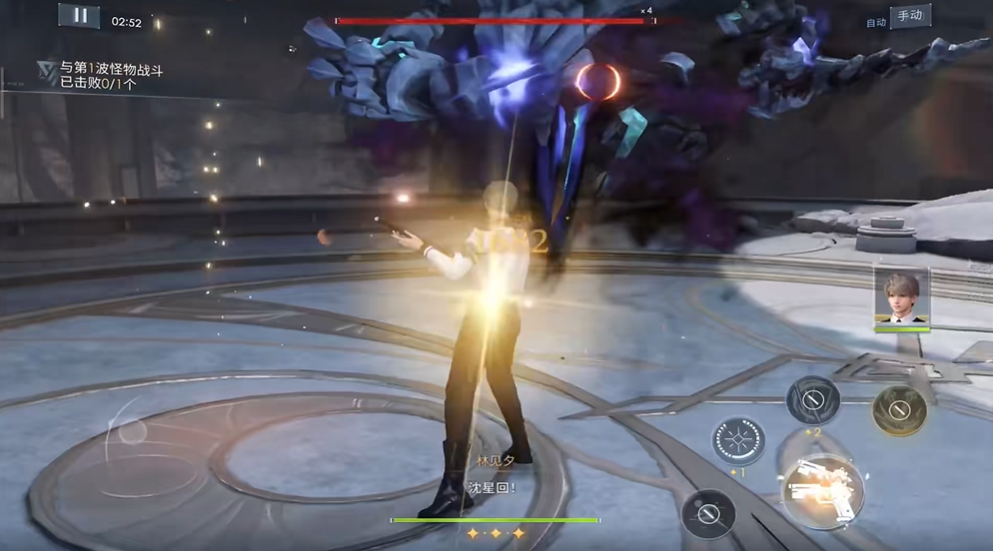This screenshot has width=993, height=551.
Task: Select auto (自动) combat mode
Action: pos(876,22)
